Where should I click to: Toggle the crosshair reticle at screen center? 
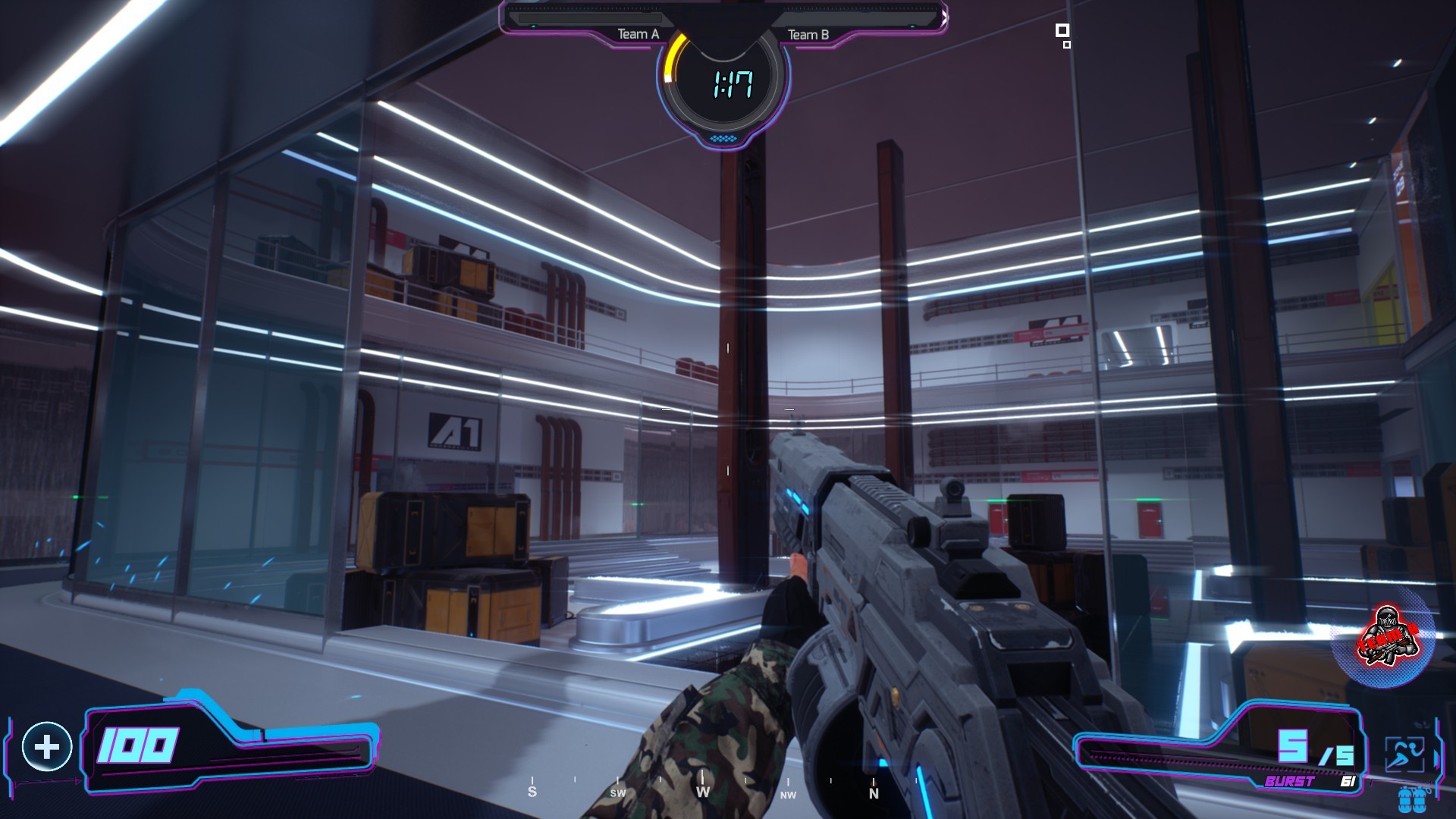pos(728,409)
